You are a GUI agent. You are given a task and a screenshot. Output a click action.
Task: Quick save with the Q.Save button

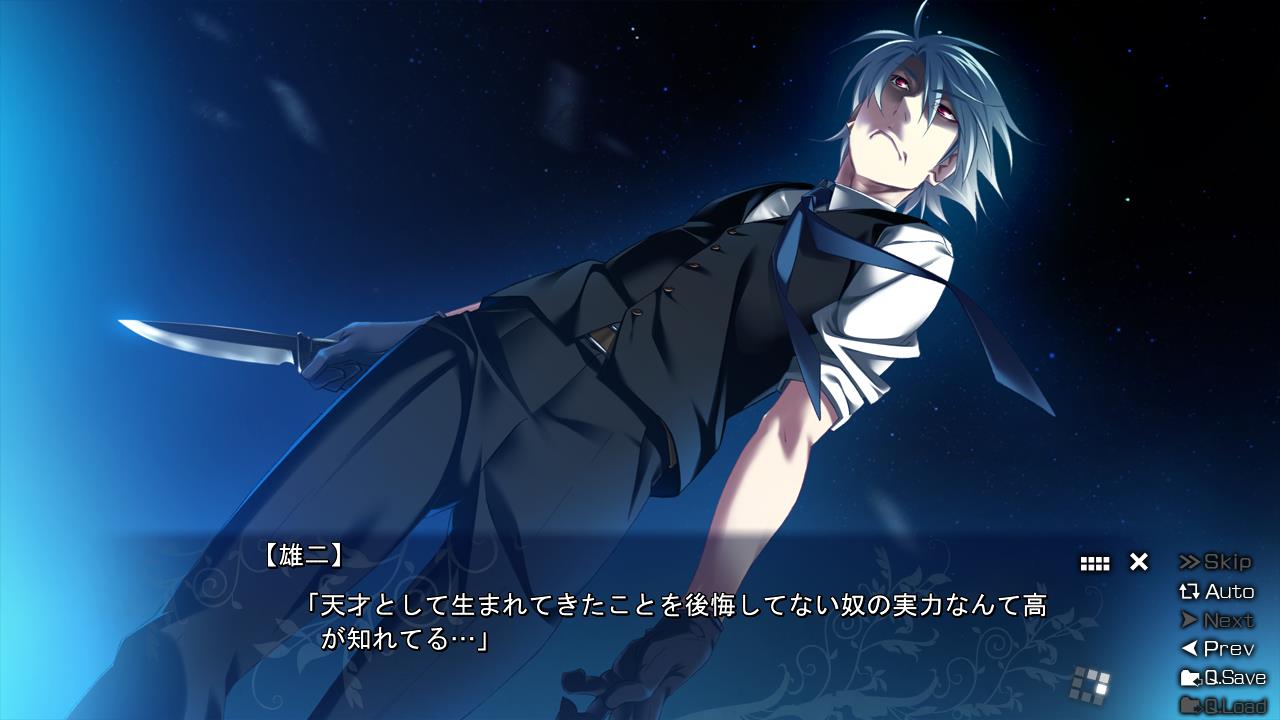[1222, 678]
